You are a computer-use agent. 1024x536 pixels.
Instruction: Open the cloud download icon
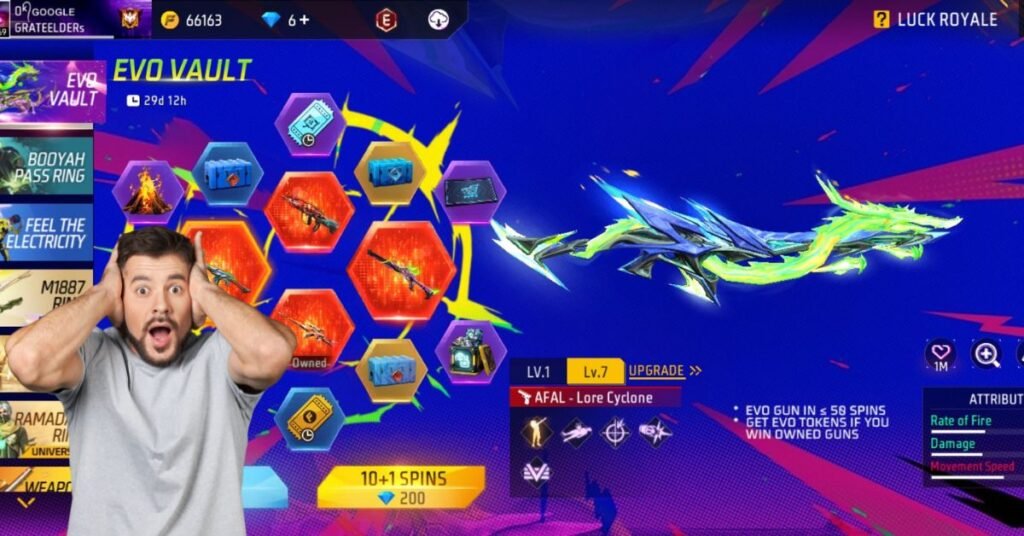click(x=438, y=19)
